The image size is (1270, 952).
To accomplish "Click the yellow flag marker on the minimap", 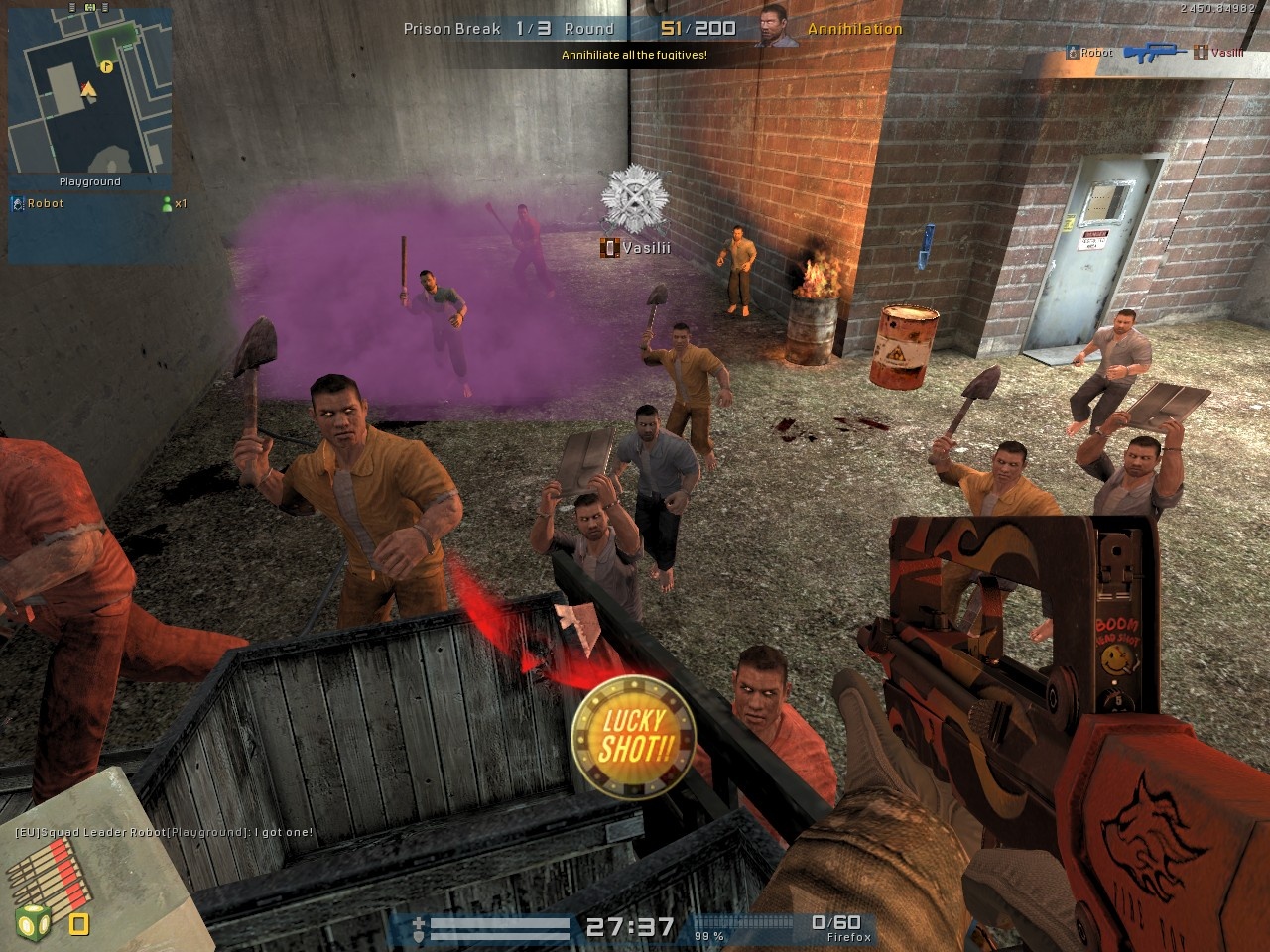I will (106, 68).
